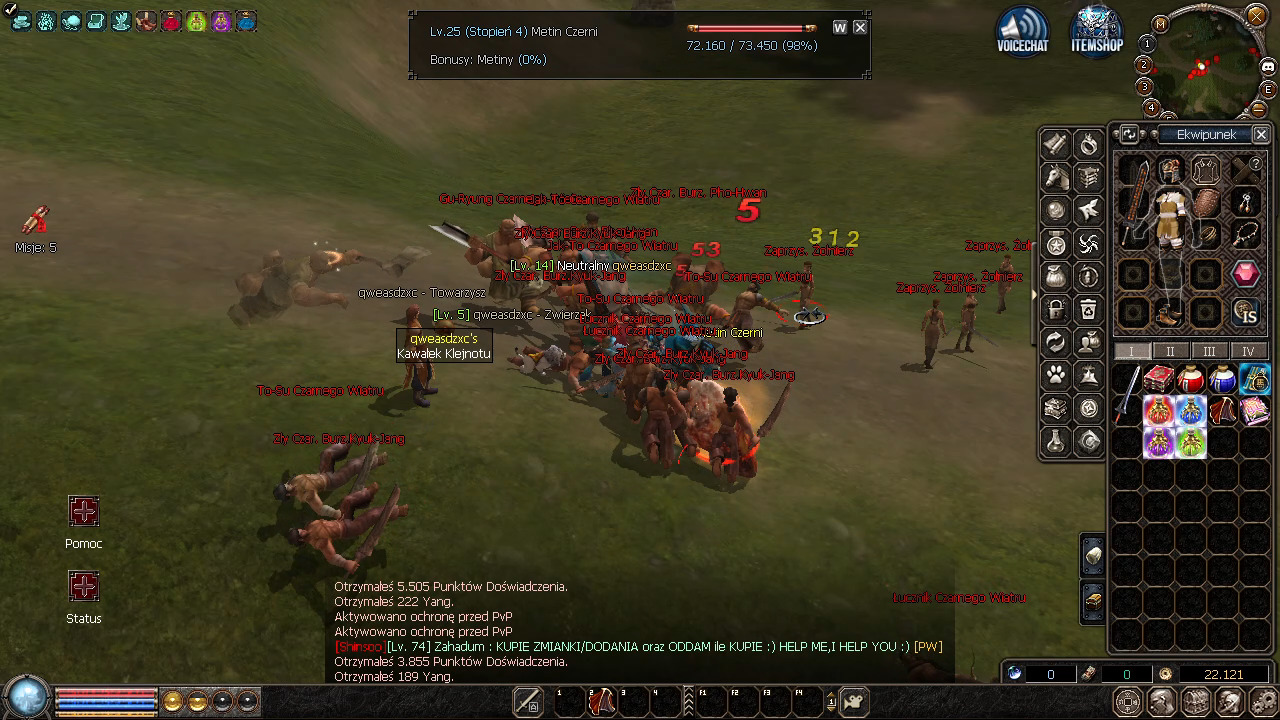The width and height of the screenshot is (1280, 720).
Task: Select the red gem equipment slot
Action: coord(1245,273)
